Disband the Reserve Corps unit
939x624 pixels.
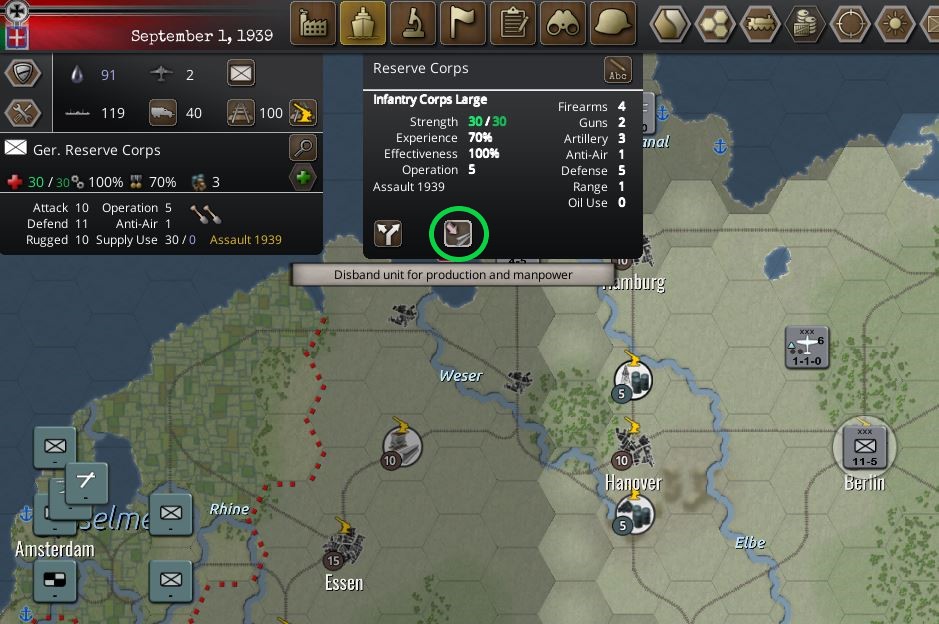(458, 234)
